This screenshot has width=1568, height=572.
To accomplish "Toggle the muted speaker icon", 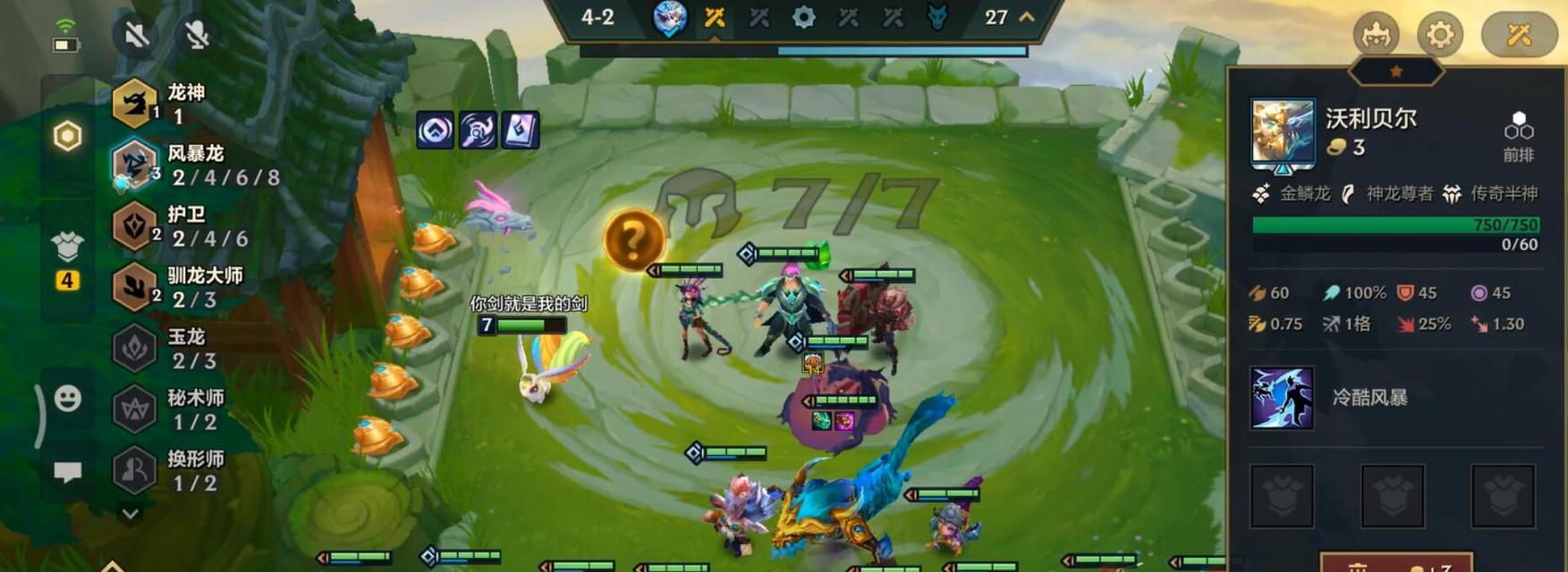I will coord(137,35).
